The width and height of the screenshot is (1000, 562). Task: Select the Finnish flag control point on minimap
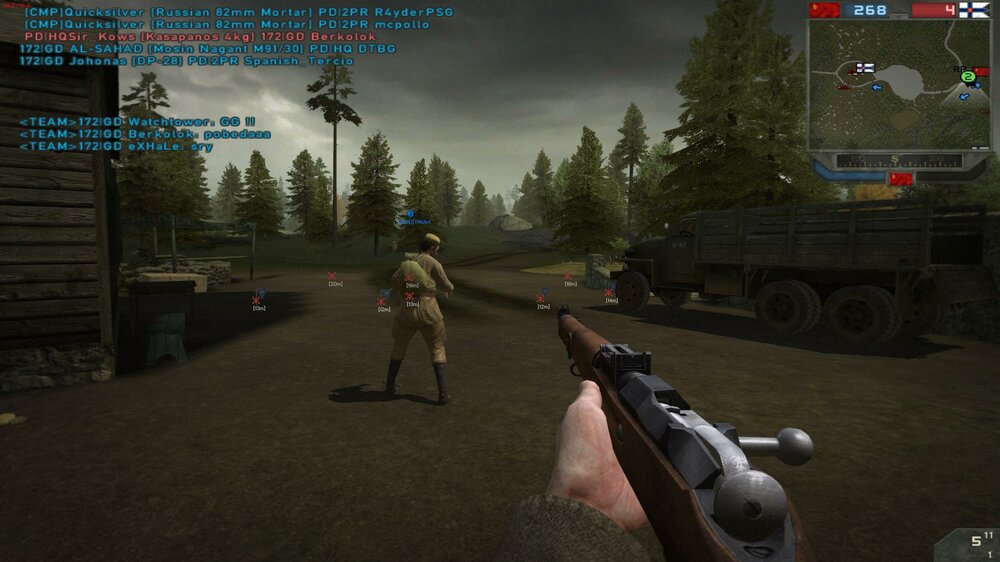[x=864, y=68]
